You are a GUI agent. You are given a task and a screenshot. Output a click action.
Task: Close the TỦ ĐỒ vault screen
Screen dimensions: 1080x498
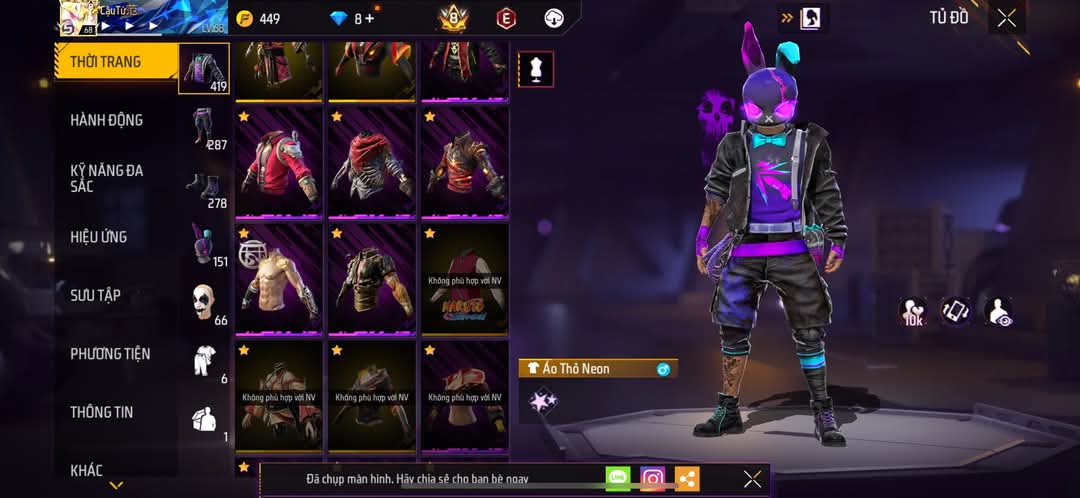click(x=1006, y=18)
